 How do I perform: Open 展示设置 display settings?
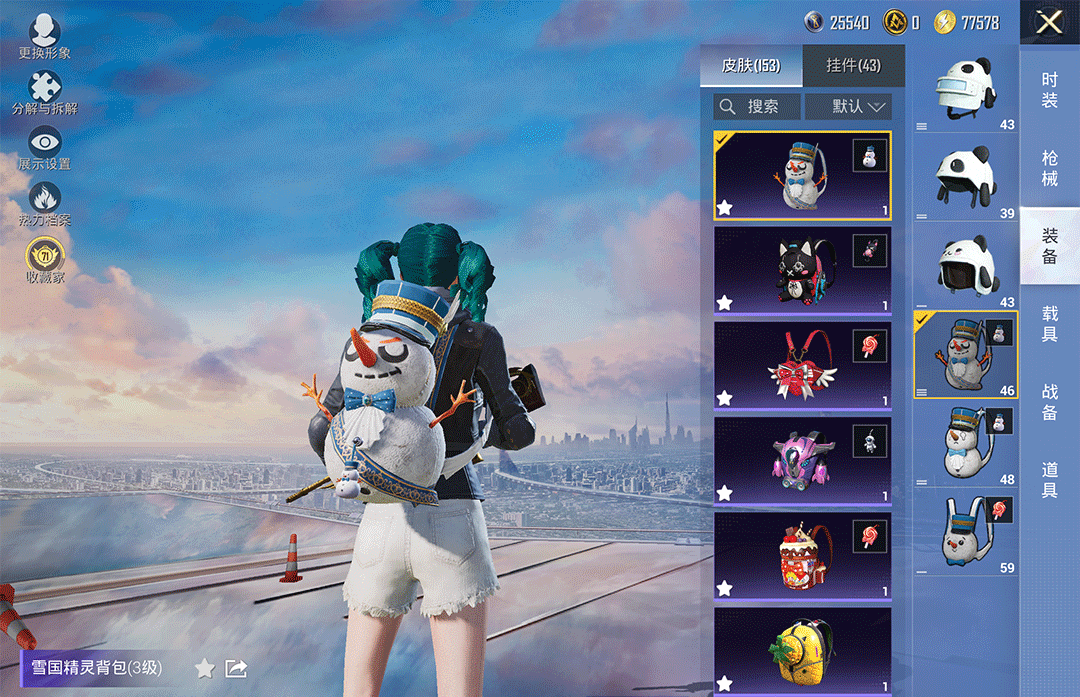click(44, 148)
